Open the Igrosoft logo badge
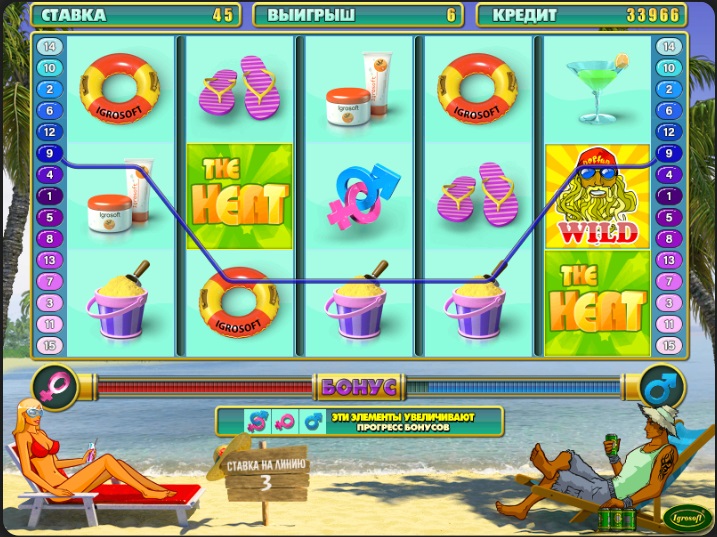This screenshot has height=537, width=717. [688, 518]
